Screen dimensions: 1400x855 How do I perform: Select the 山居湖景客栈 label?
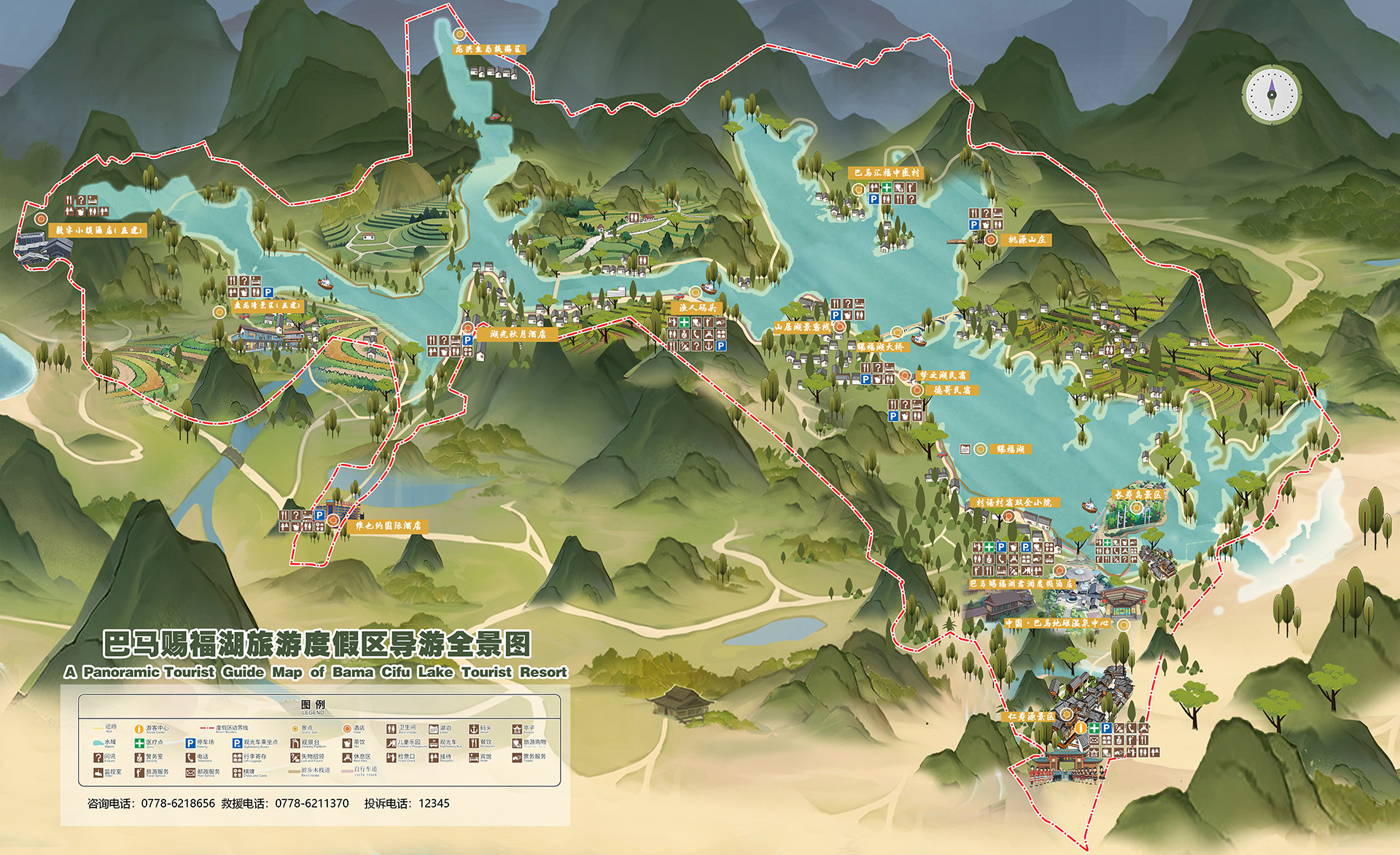tap(801, 327)
